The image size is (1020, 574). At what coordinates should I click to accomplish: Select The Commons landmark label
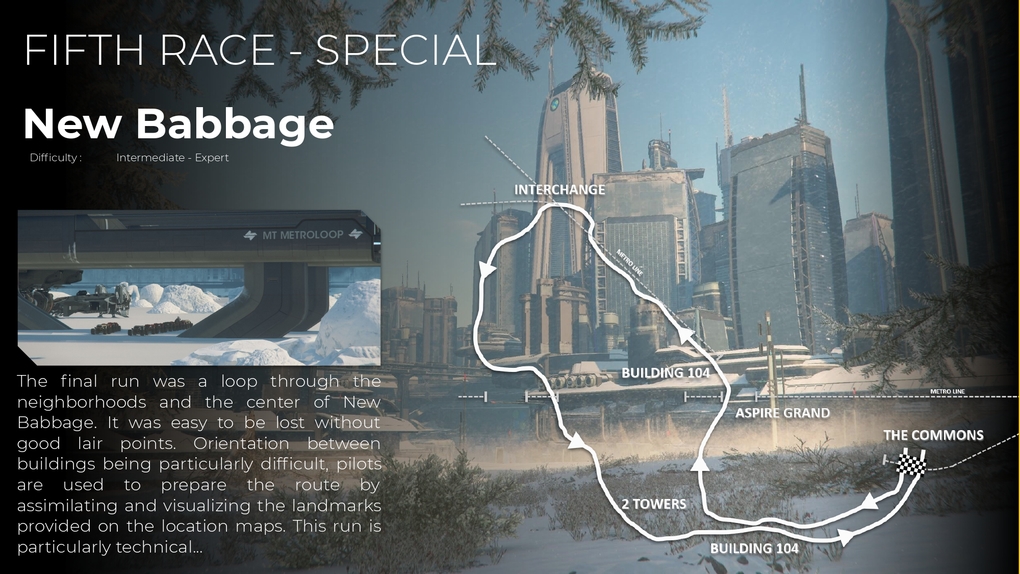[933, 435]
